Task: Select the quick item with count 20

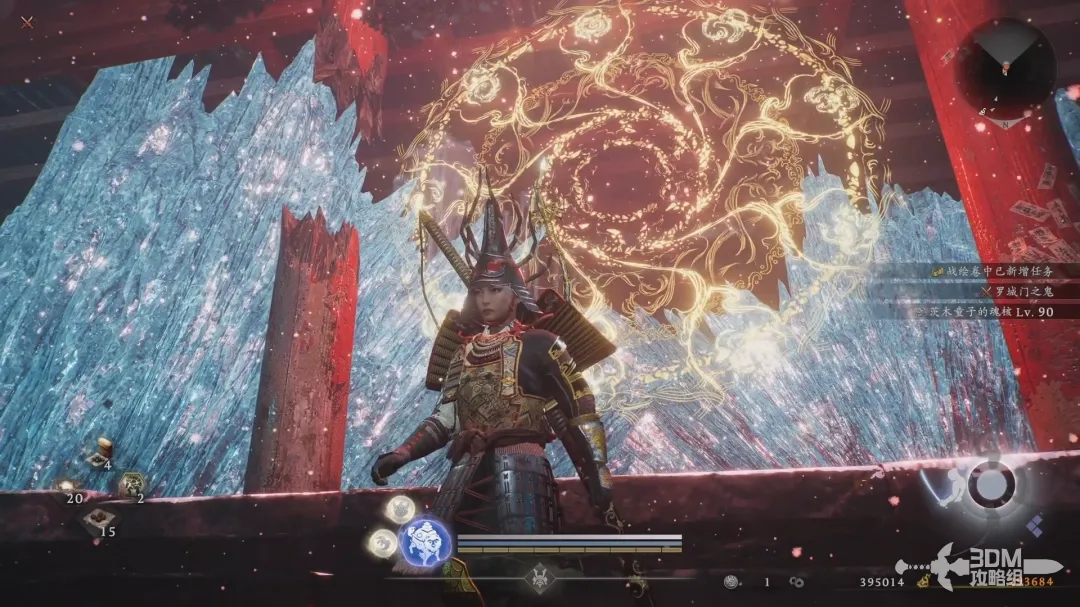Action: 68,484
